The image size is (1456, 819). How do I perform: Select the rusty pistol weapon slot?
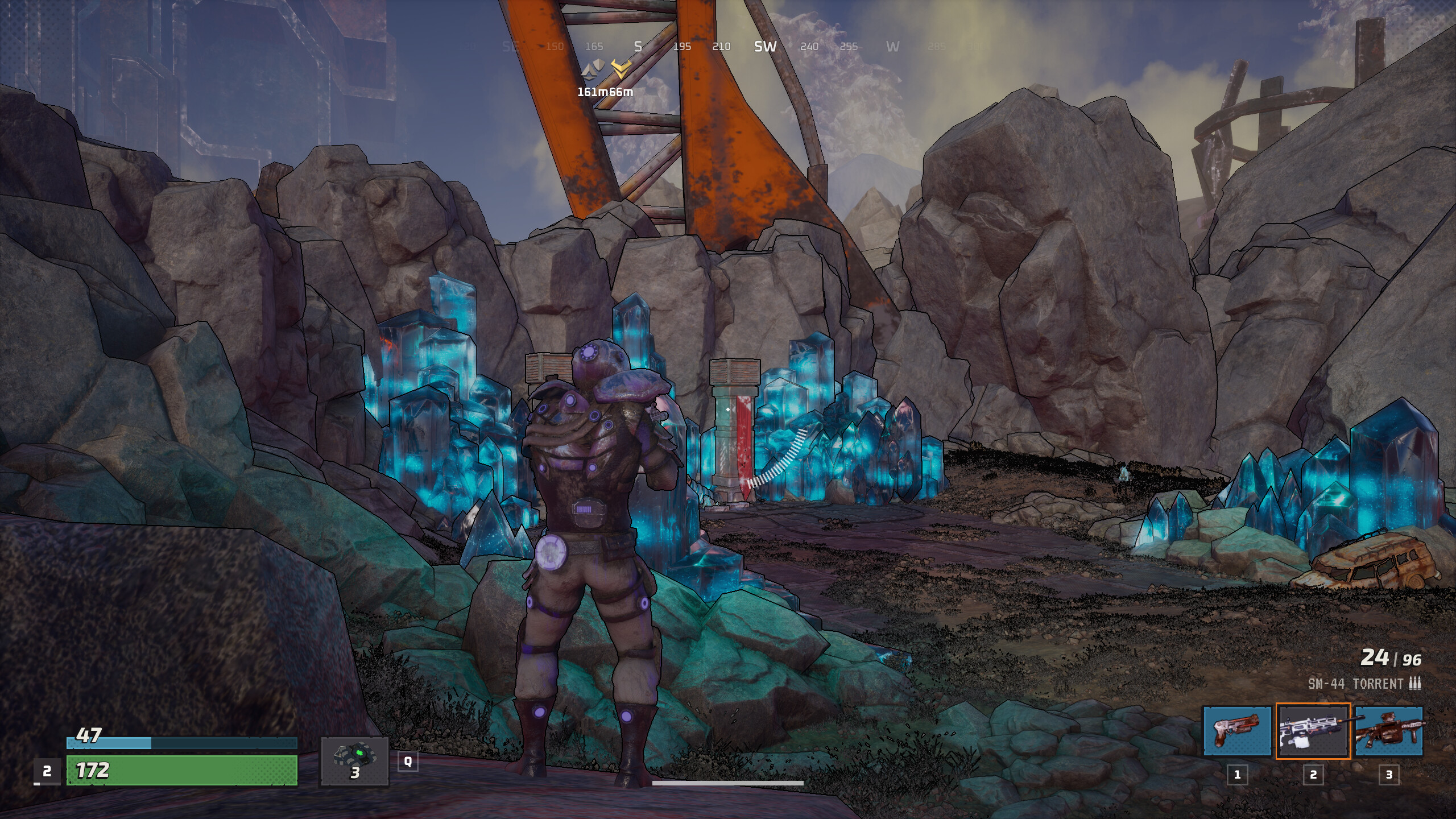click(x=1237, y=731)
